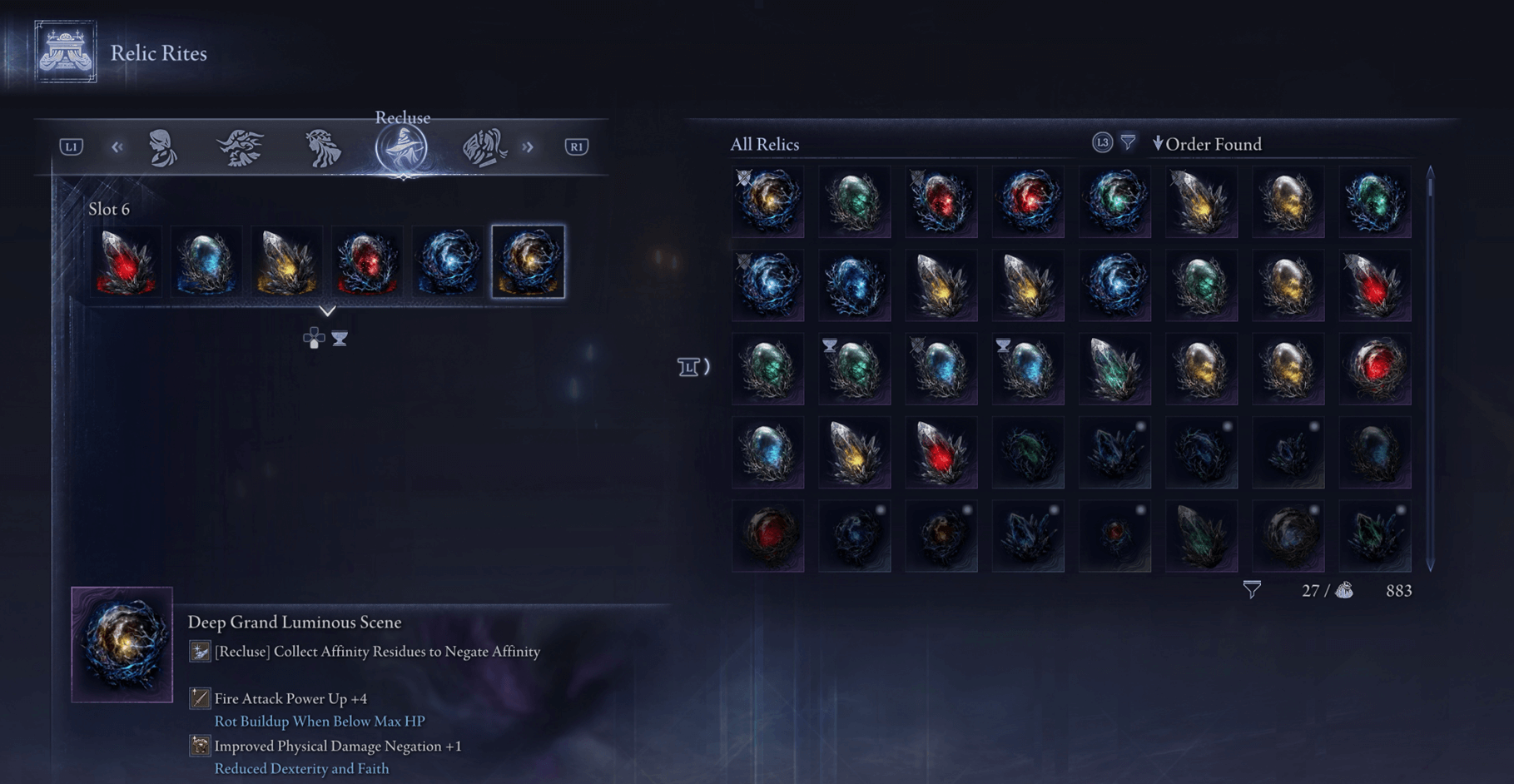Viewport: 1514px width, 784px height.
Task: Click the armor icon beside Improved Physical Damage Negation
Action: [x=200, y=746]
